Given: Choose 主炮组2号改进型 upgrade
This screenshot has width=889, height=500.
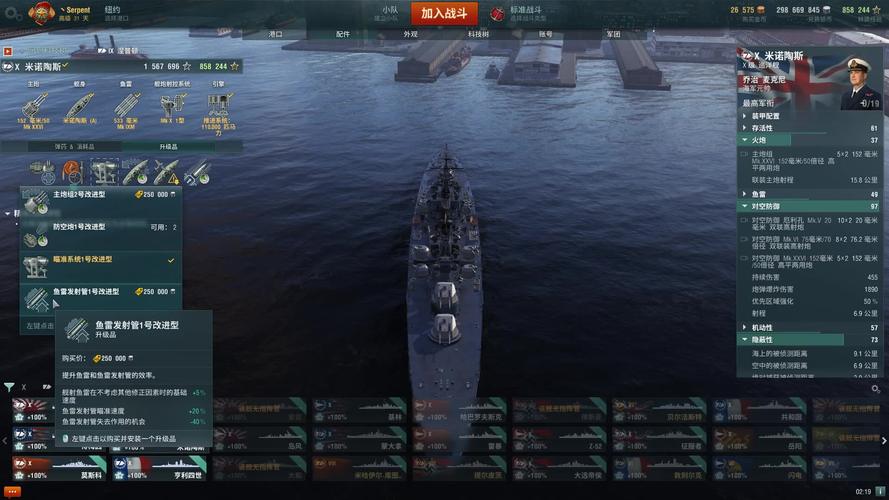Looking at the screenshot, I should point(98,200).
